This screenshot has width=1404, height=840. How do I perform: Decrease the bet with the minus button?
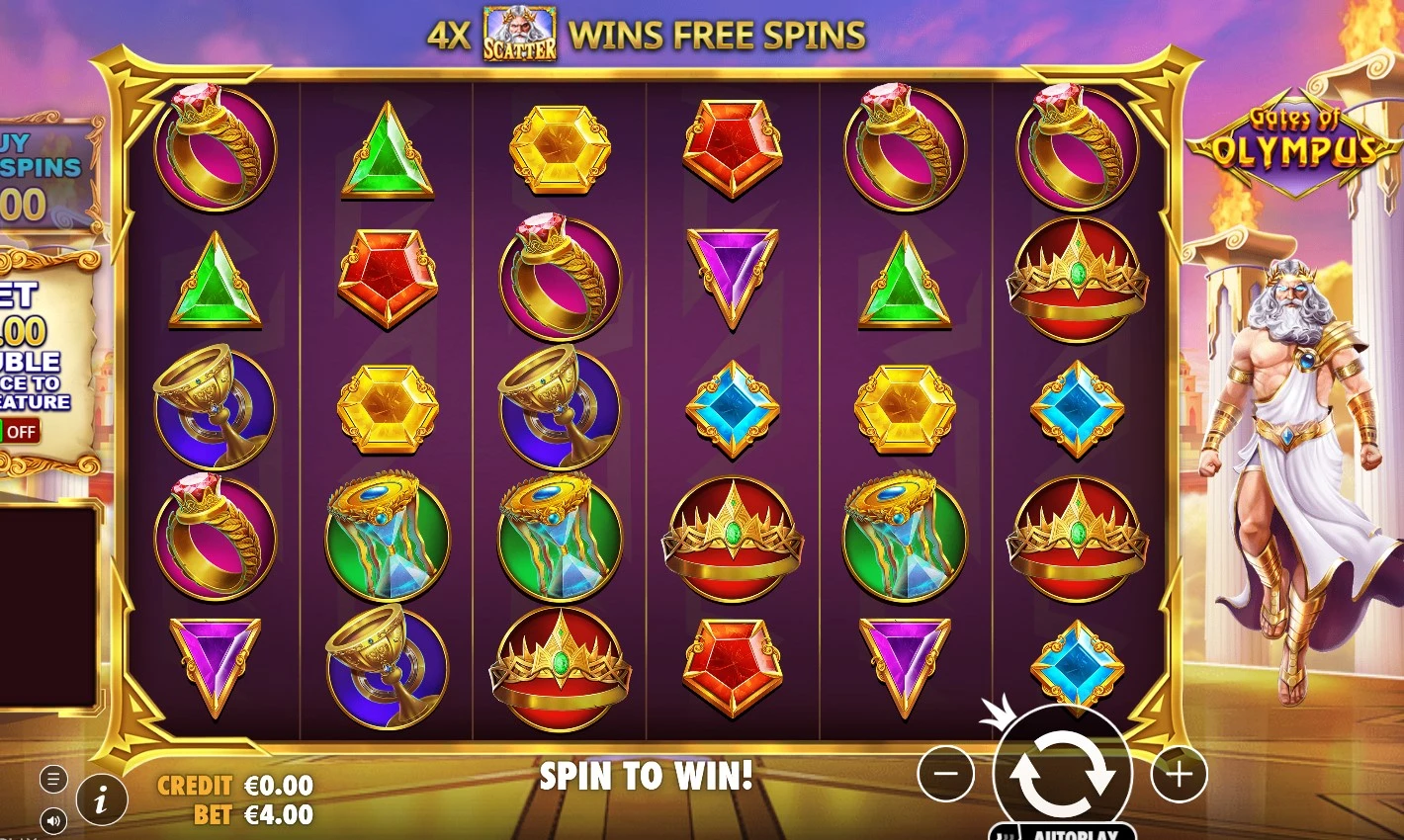(x=945, y=773)
